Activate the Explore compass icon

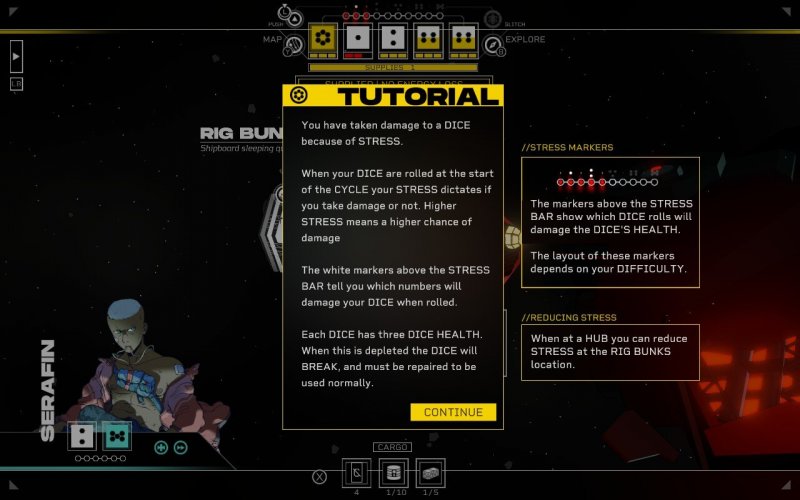[492, 45]
